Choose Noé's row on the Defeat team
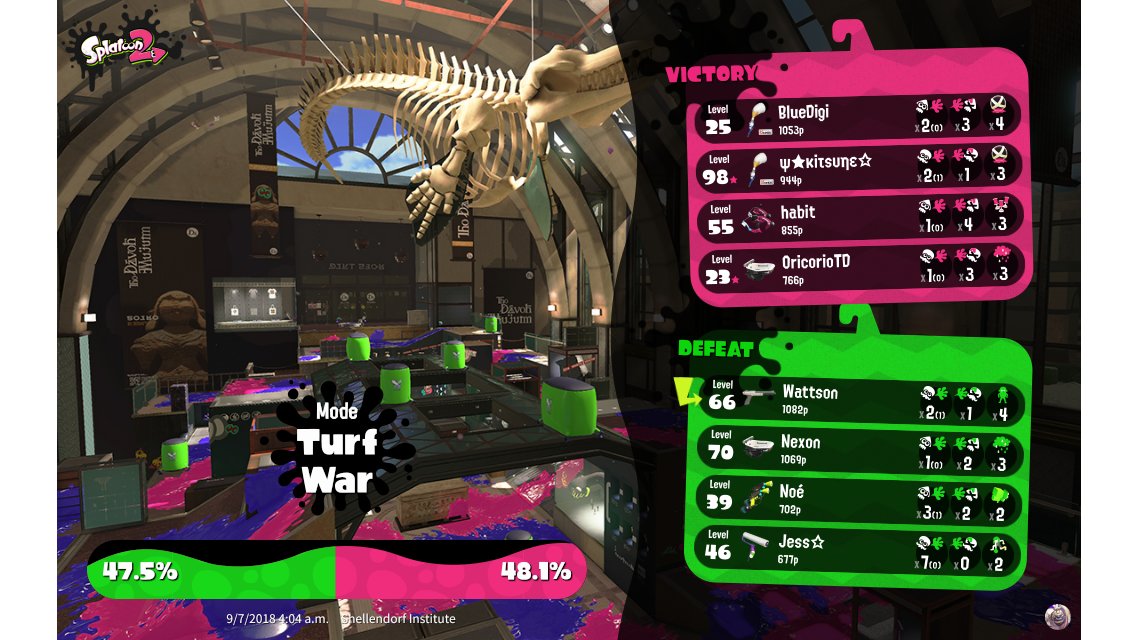 coord(860,498)
